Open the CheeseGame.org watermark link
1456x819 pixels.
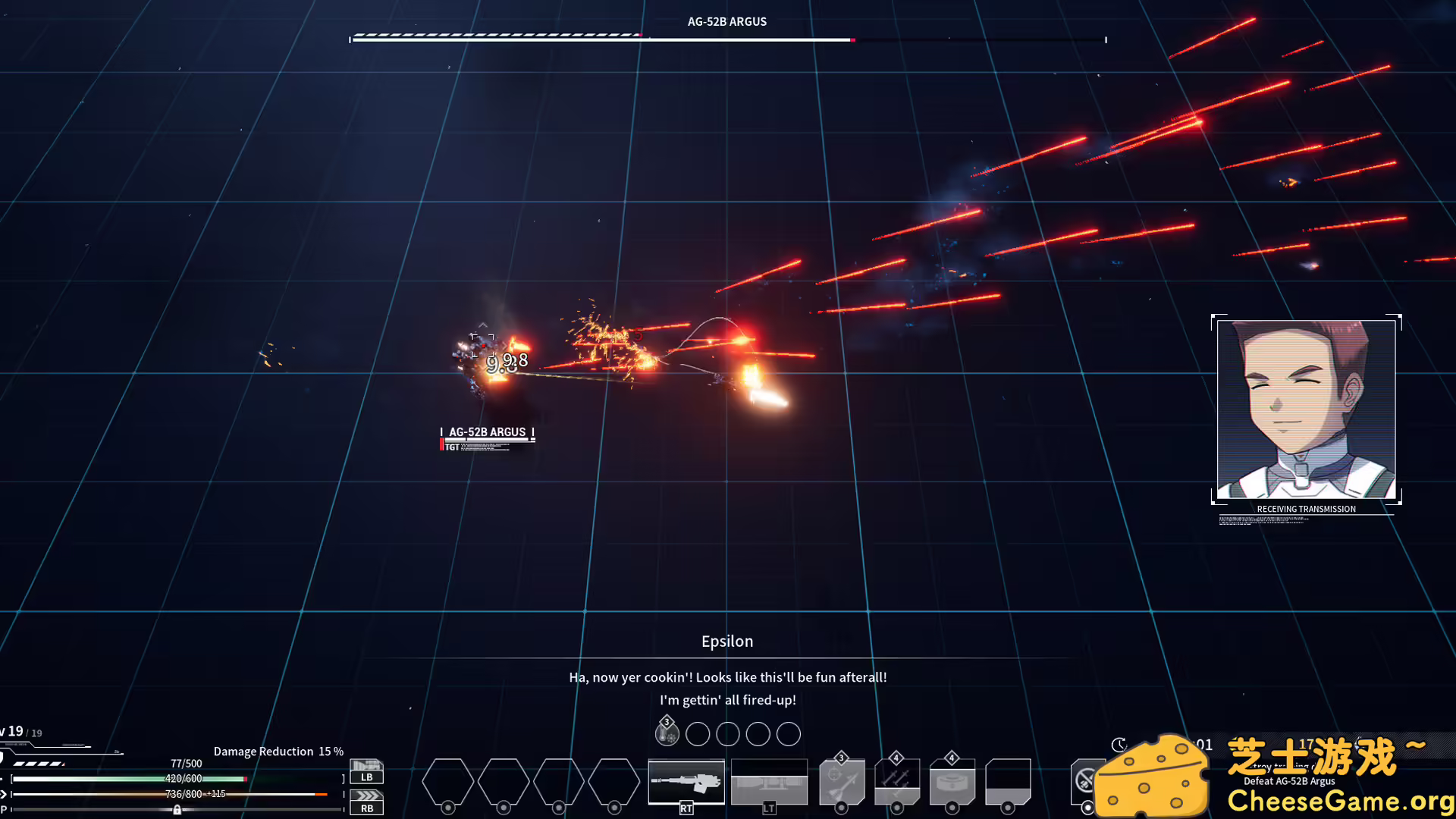[1339, 801]
